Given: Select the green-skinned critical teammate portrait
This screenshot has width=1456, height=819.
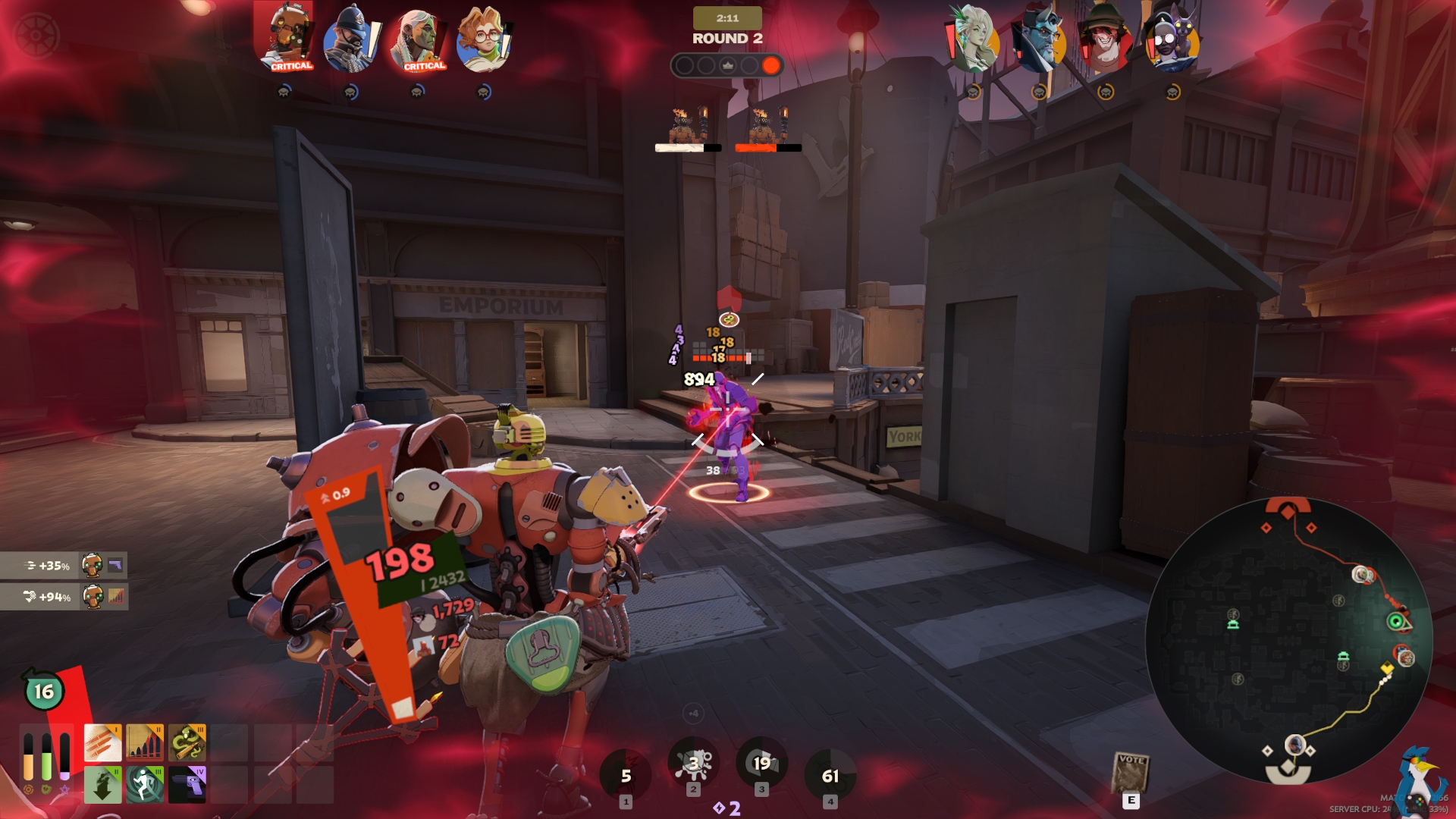Looking at the screenshot, I should (418, 39).
